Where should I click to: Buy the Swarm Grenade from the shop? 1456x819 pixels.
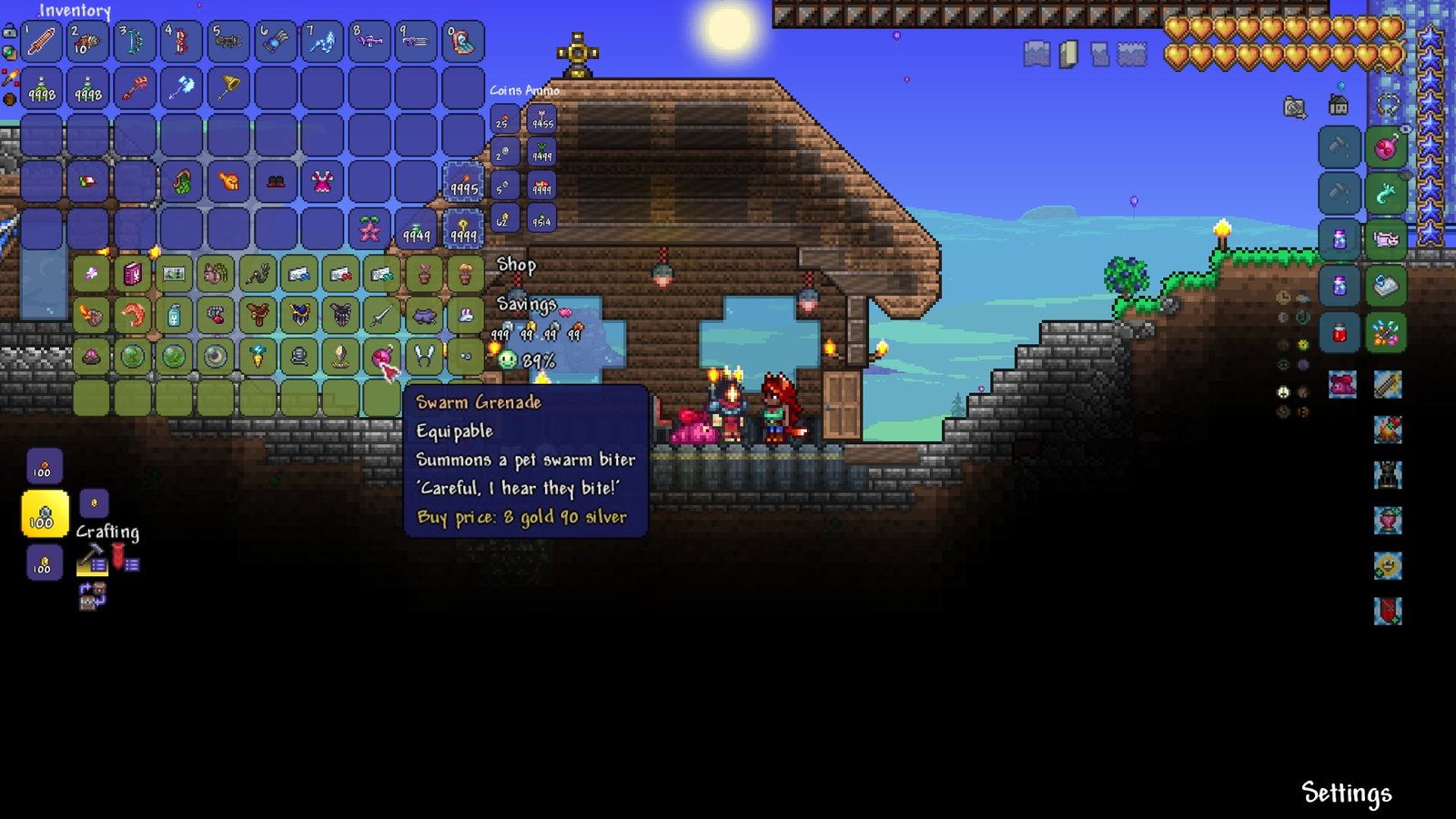(381, 358)
